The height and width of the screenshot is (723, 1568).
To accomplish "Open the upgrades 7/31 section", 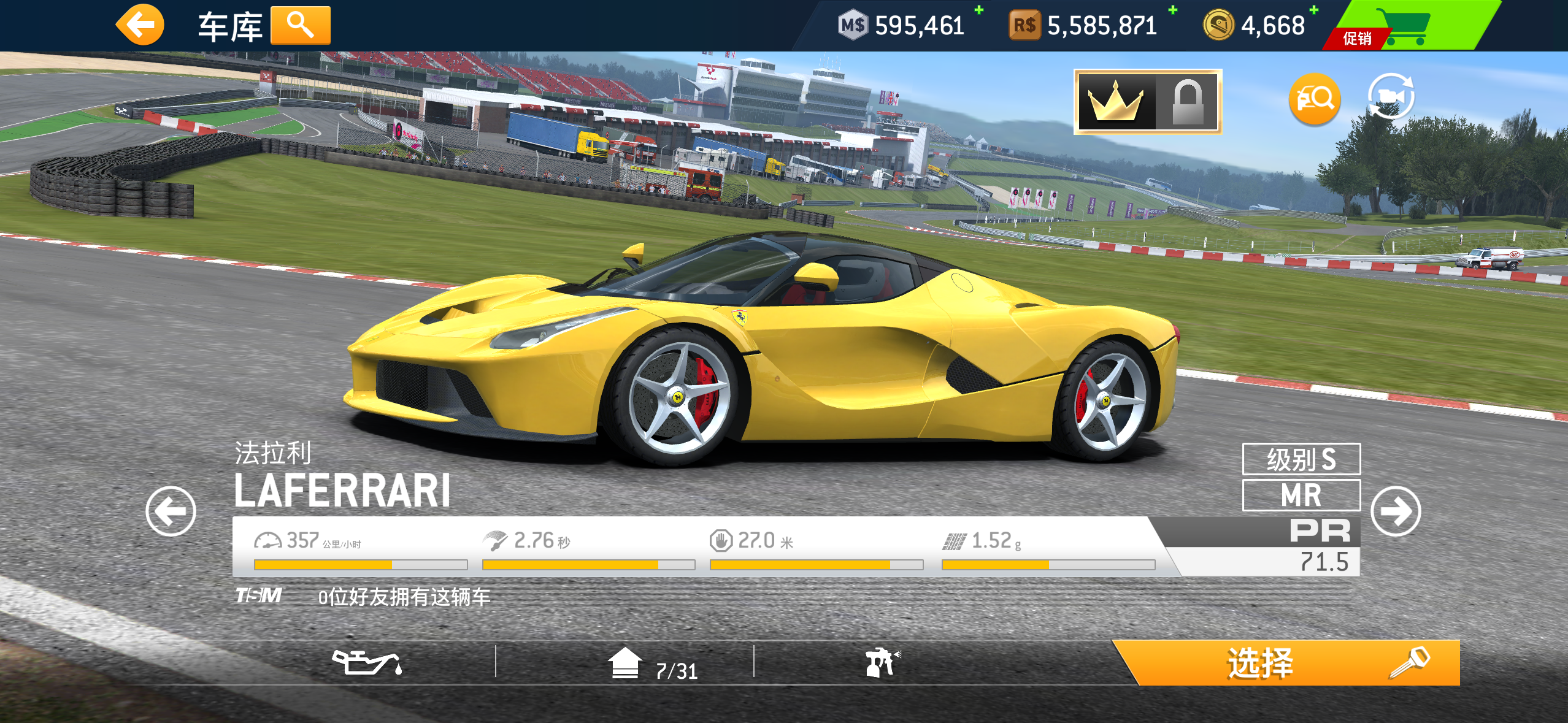I will 652,665.
